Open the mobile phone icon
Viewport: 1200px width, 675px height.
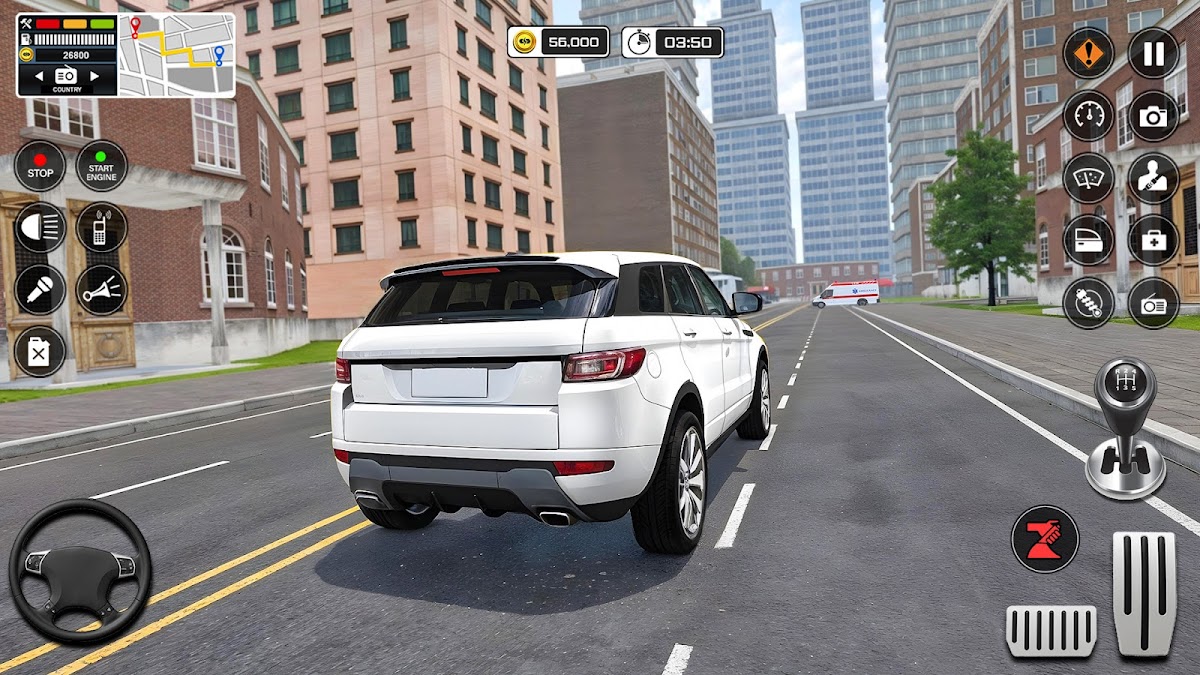click(x=101, y=228)
